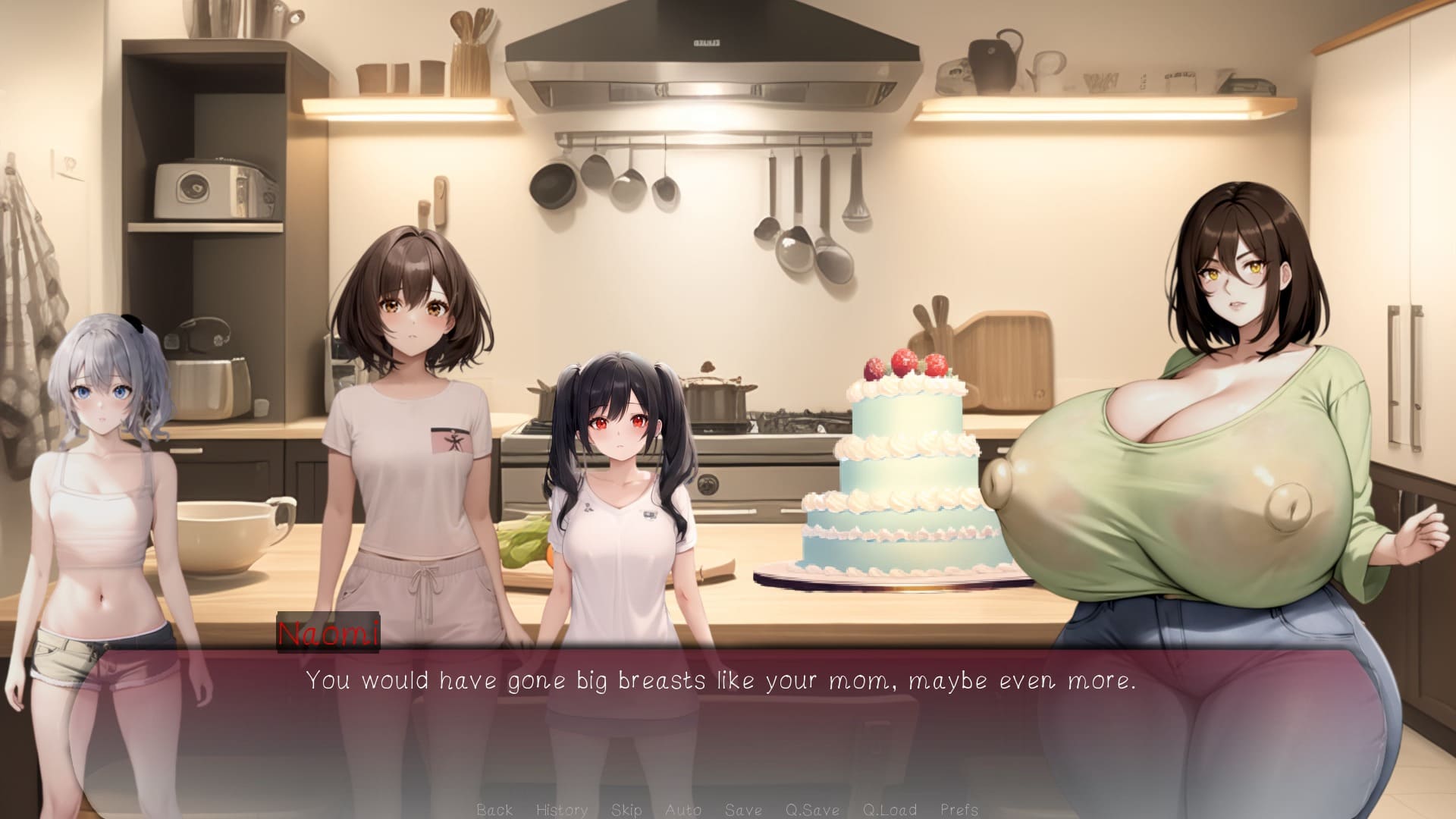The height and width of the screenshot is (819, 1456).
Task: Make a quick save with Q.Save
Action: [812, 809]
